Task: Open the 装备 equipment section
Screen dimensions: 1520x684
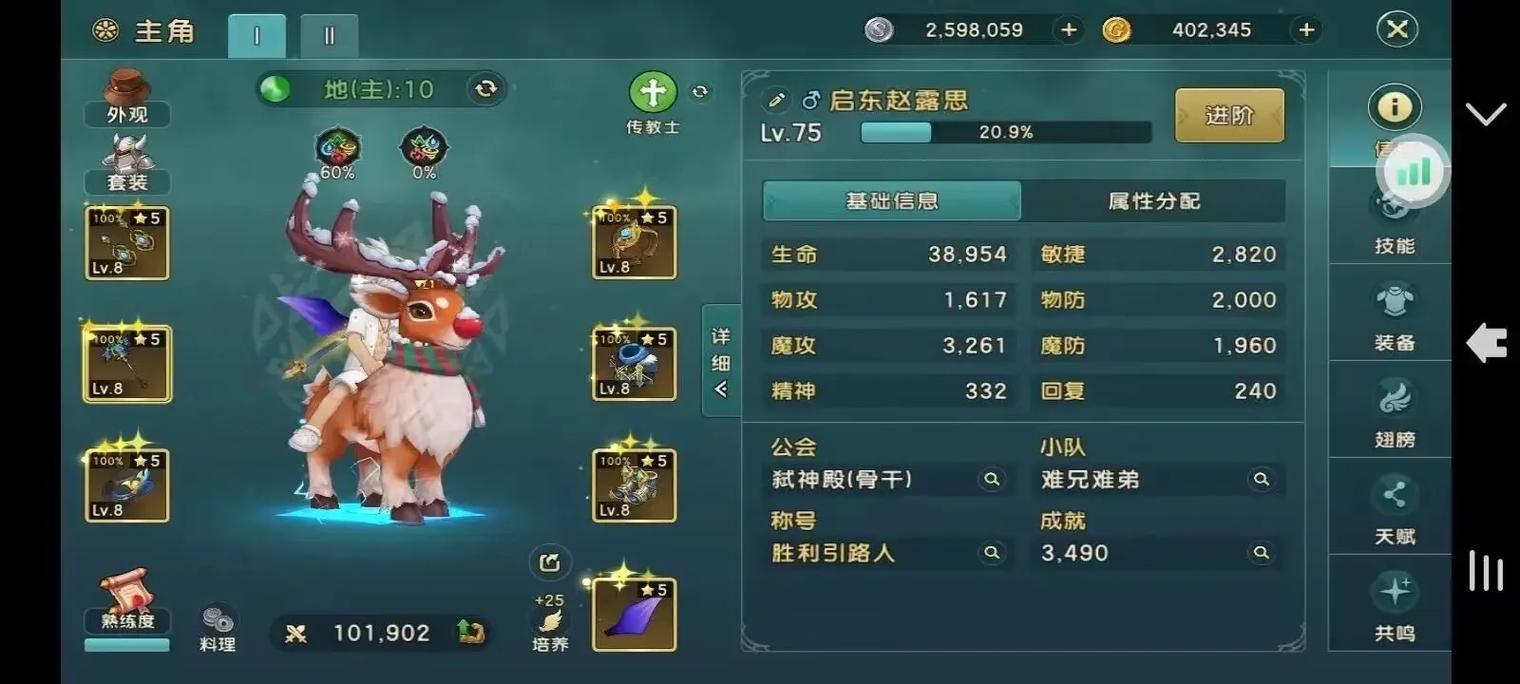Action: coord(1394,315)
